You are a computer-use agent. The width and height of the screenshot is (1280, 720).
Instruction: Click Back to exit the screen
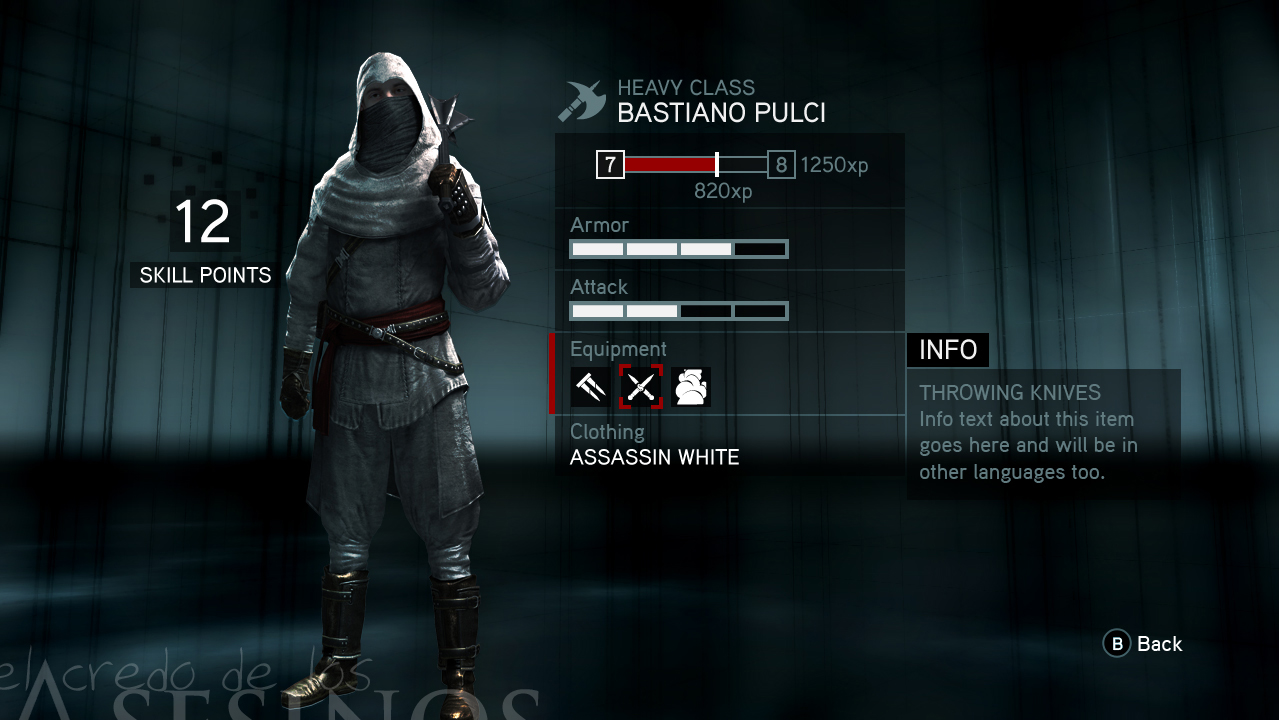click(x=1160, y=644)
